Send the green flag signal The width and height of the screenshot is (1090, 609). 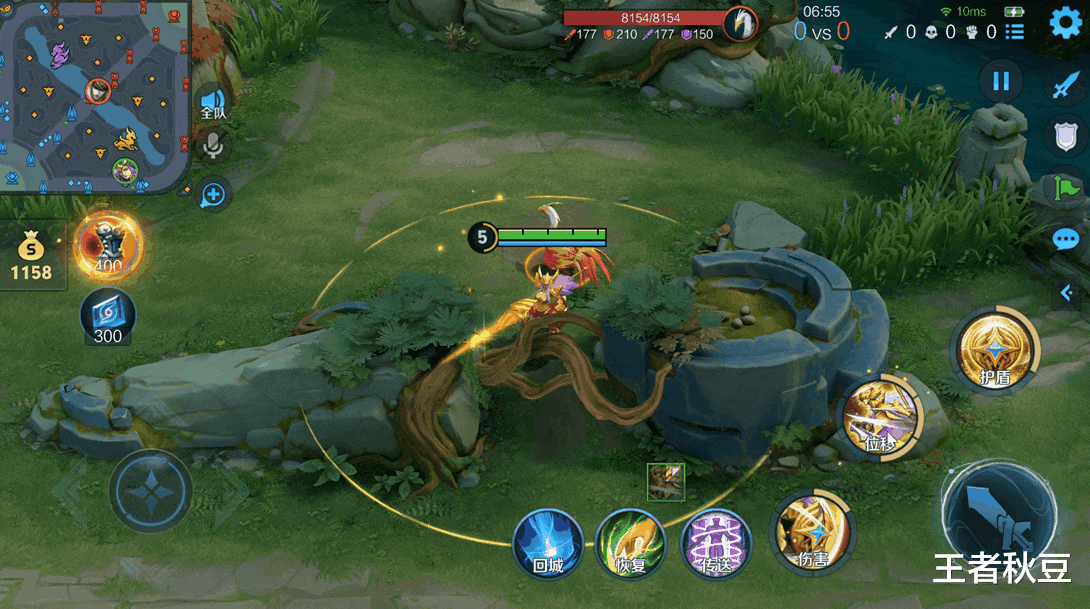coord(1066,187)
